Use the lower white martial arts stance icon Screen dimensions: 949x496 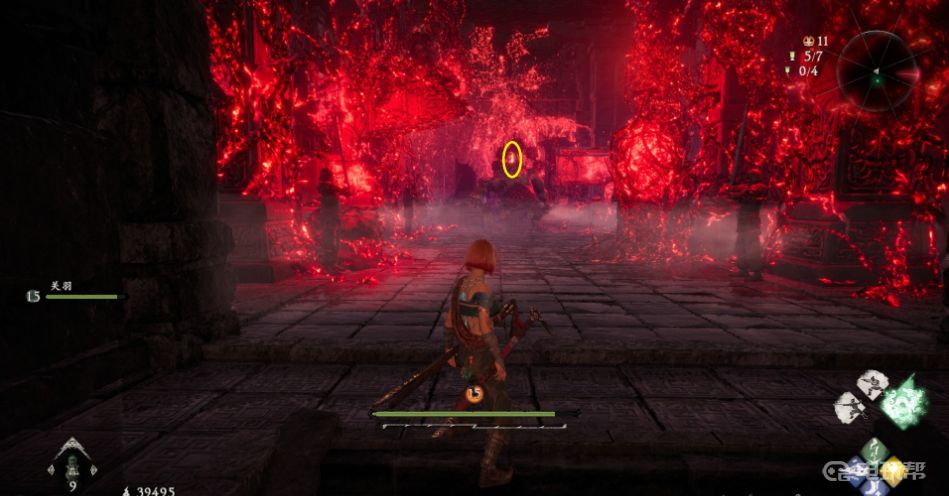click(x=851, y=405)
